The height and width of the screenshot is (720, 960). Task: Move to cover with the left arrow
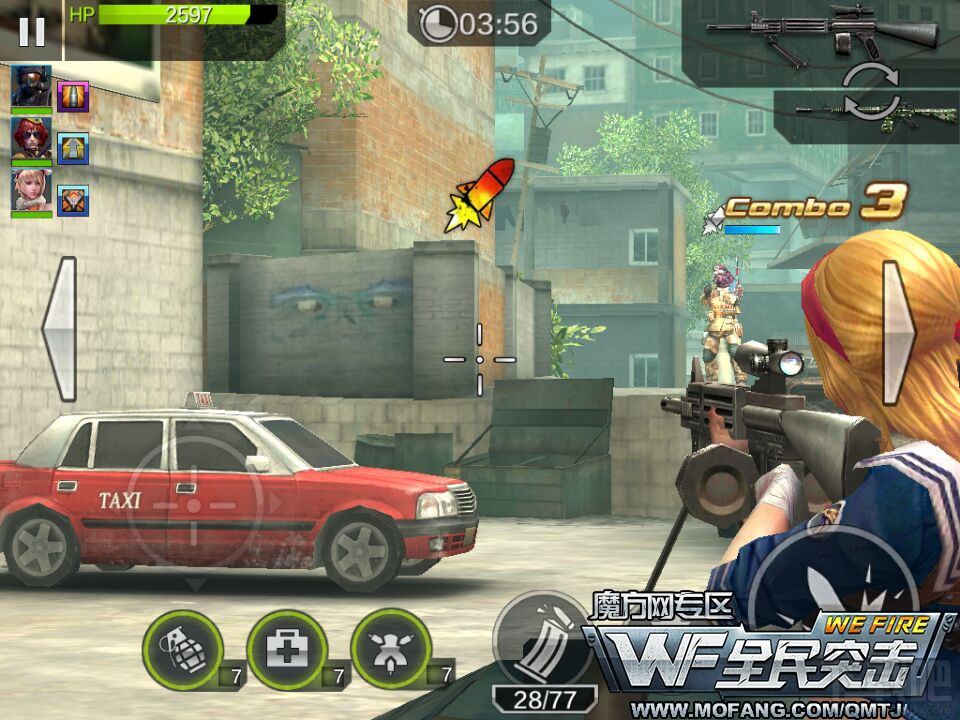60,329
